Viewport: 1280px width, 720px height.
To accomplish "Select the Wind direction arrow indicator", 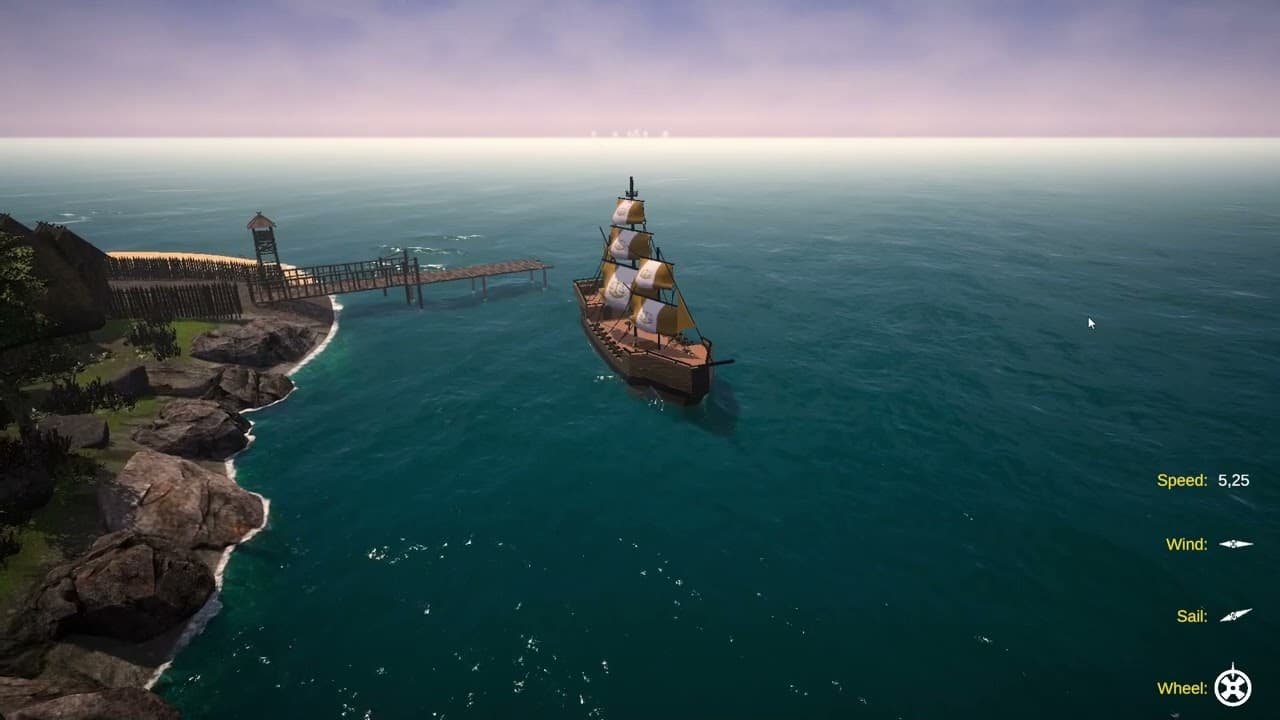I will (x=1235, y=545).
